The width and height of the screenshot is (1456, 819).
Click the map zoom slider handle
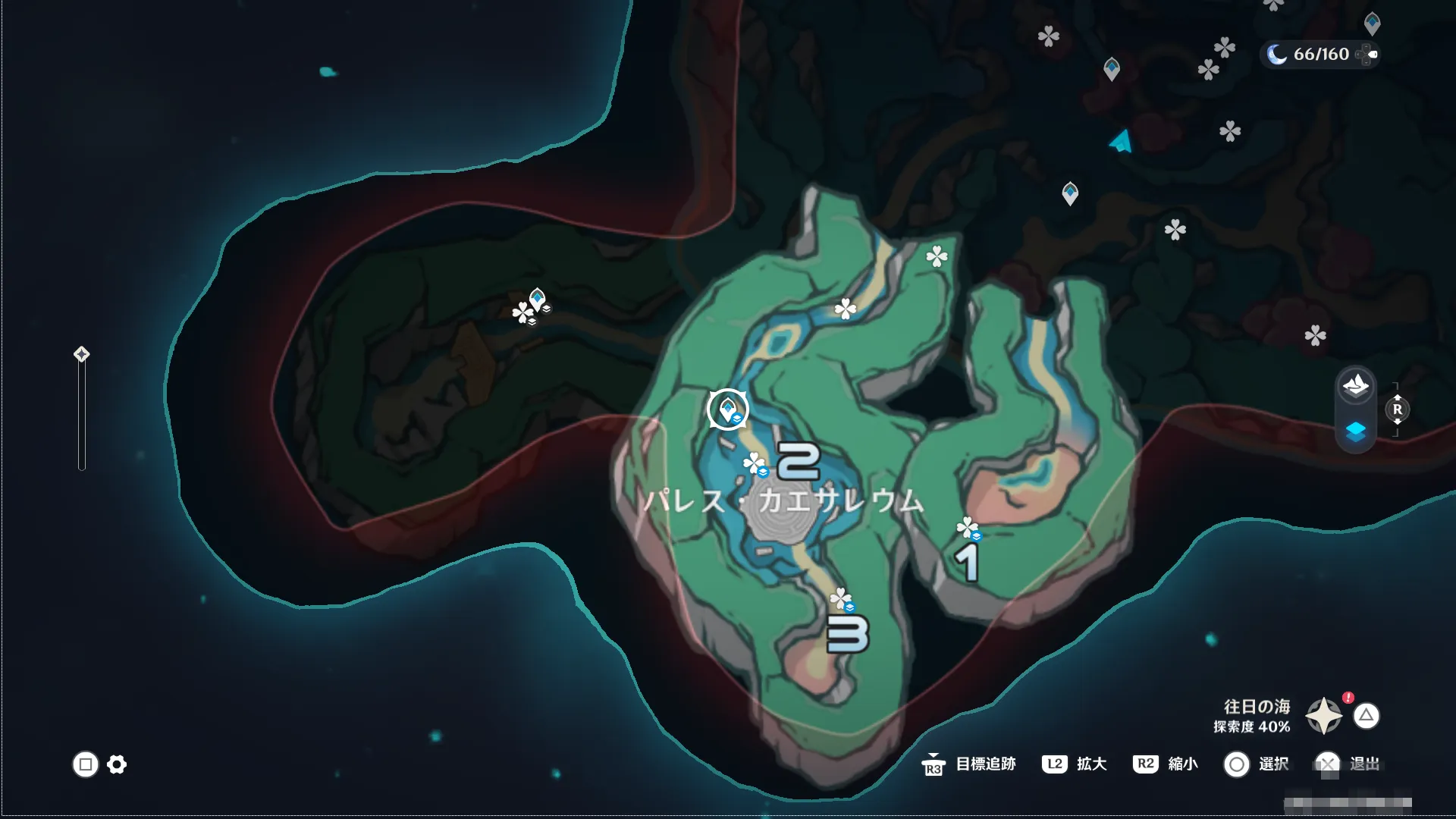(81, 354)
